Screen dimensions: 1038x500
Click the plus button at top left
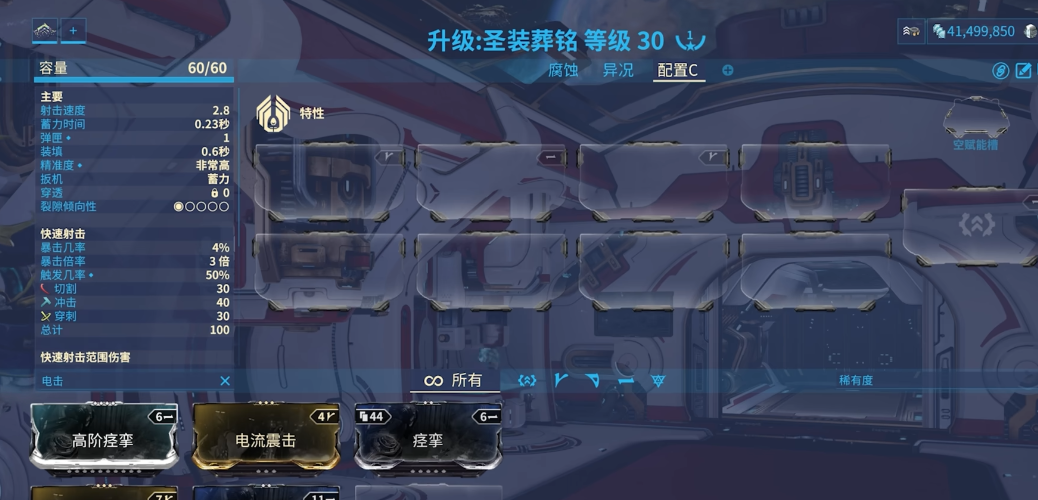coord(73,31)
